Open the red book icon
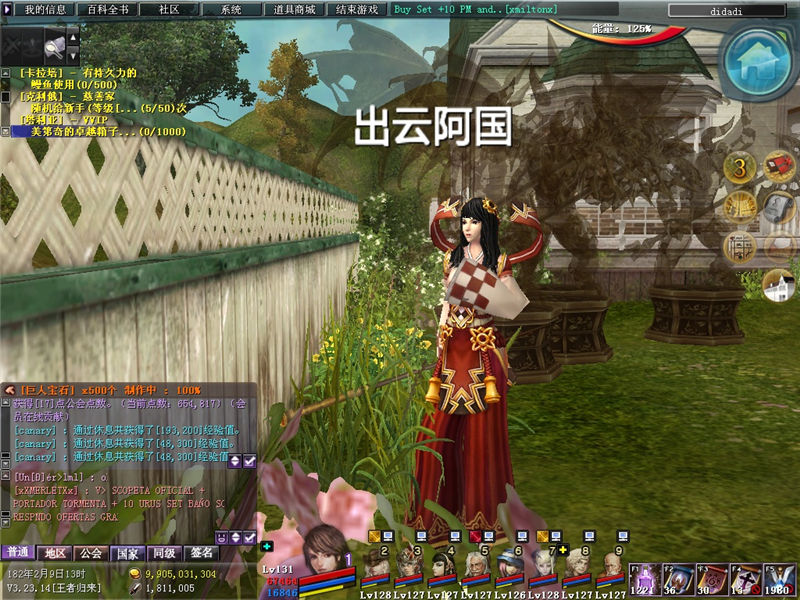The height and width of the screenshot is (600, 800). pos(778,168)
